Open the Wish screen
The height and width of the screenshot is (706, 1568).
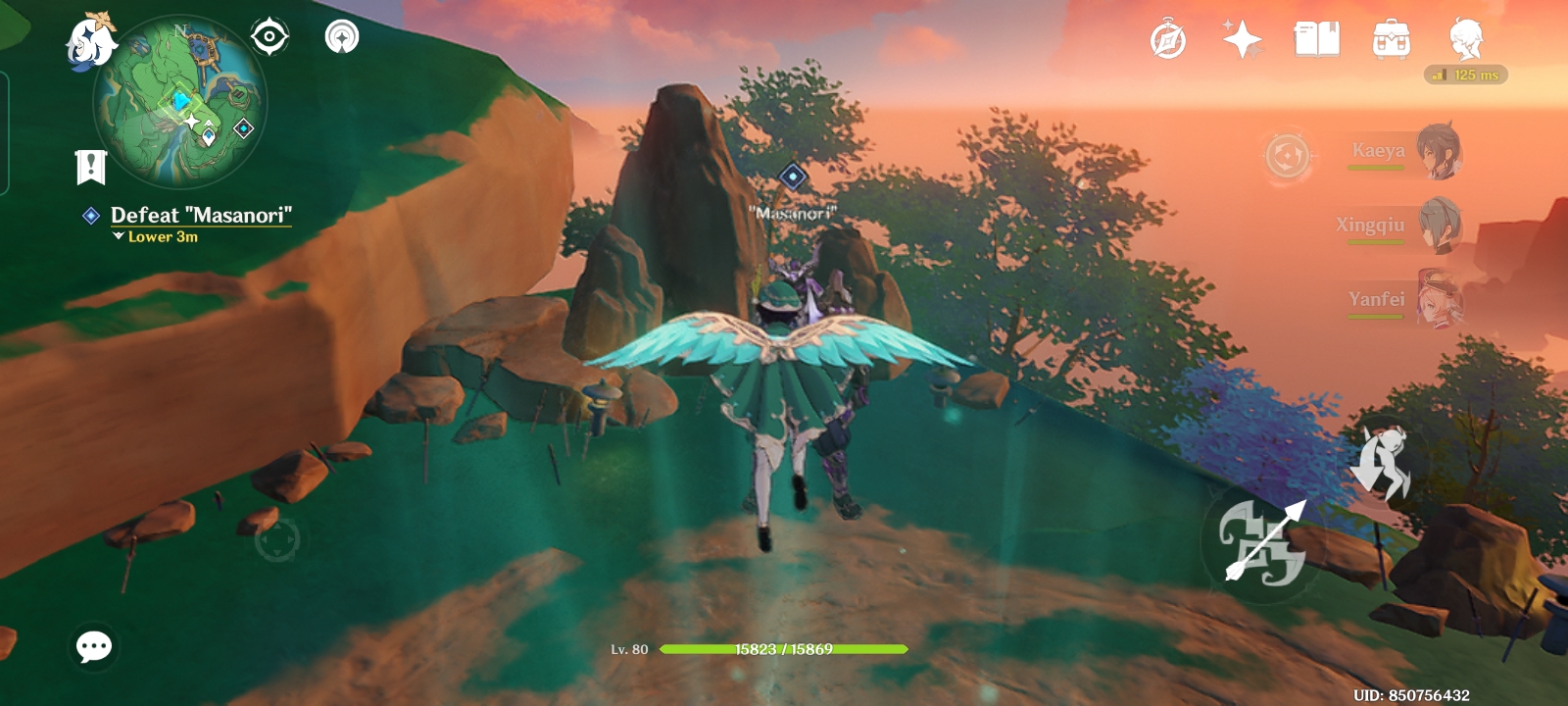pos(1241,37)
